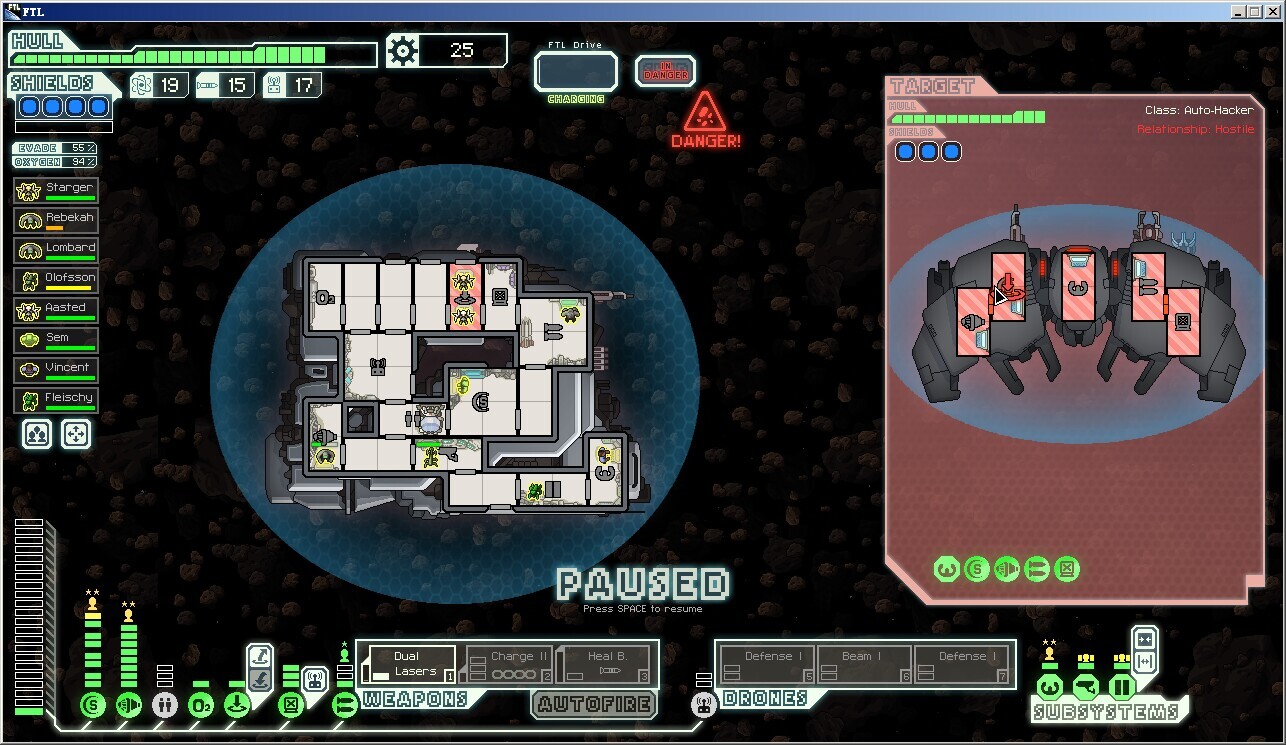Select crew member Stanger
The image size is (1286, 745).
(56, 191)
